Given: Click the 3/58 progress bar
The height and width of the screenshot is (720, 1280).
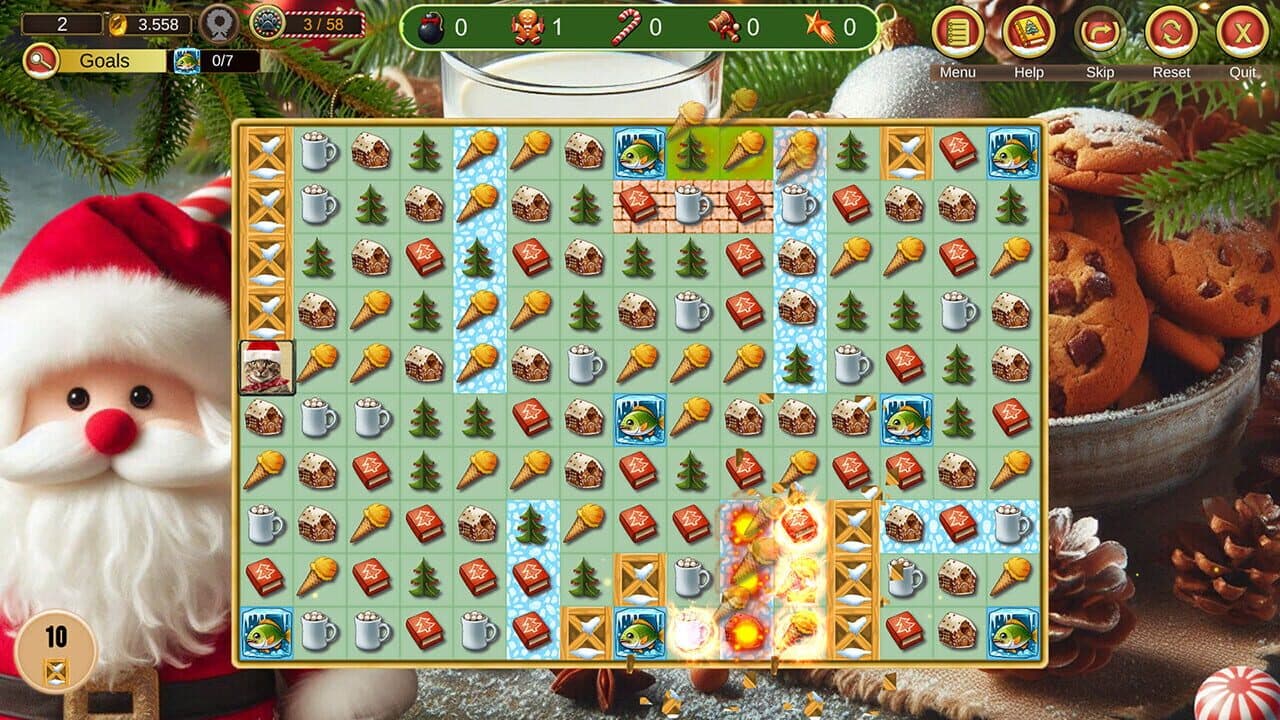Looking at the screenshot, I should click(x=322, y=23).
